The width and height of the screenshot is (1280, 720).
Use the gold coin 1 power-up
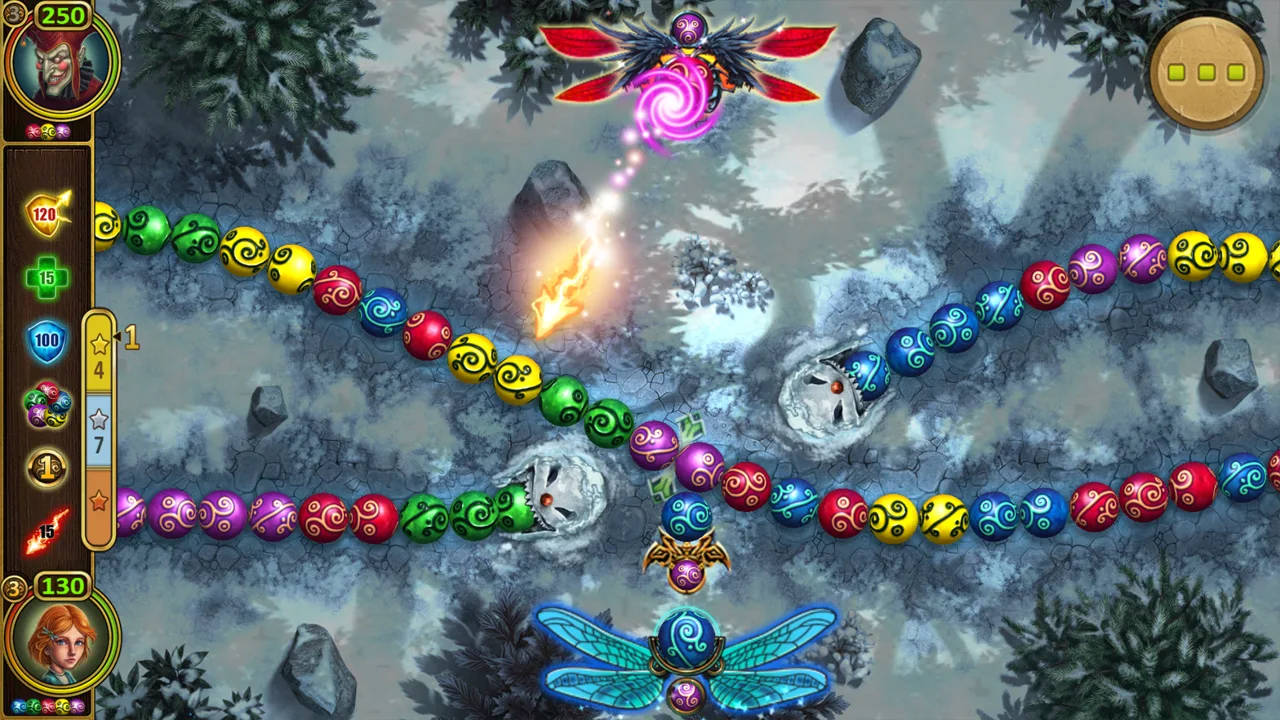click(x=47, y=467)
